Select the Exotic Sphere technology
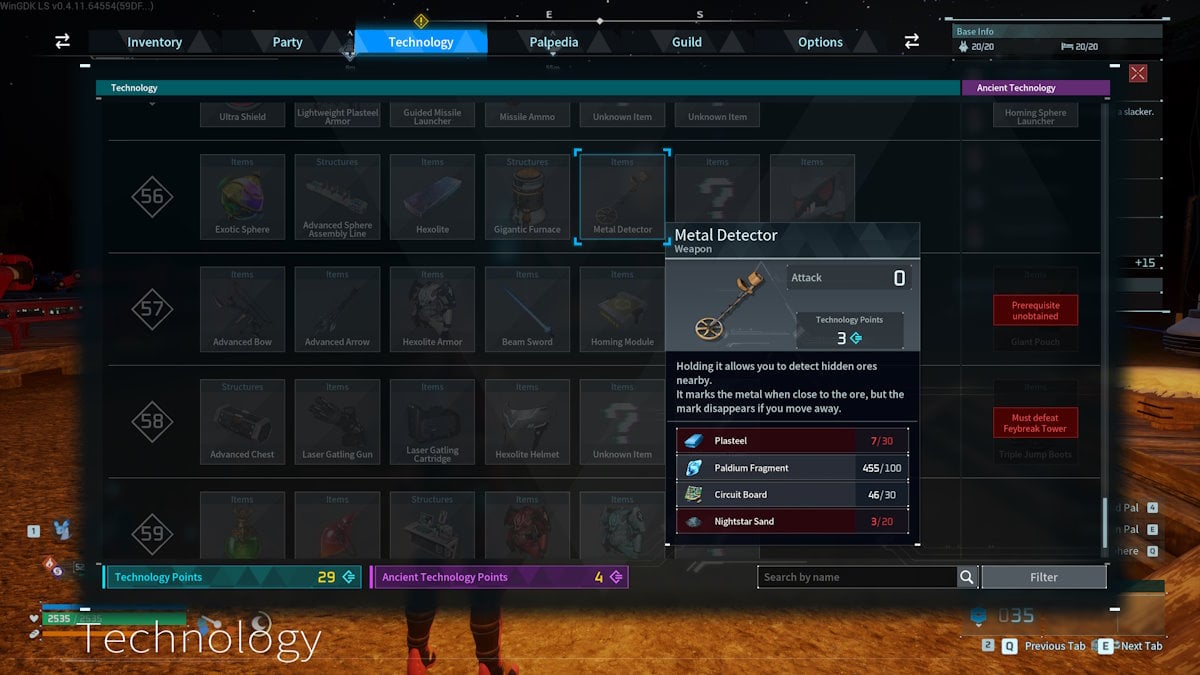This screenshot has height=675, width=1200. pos(242,197)
